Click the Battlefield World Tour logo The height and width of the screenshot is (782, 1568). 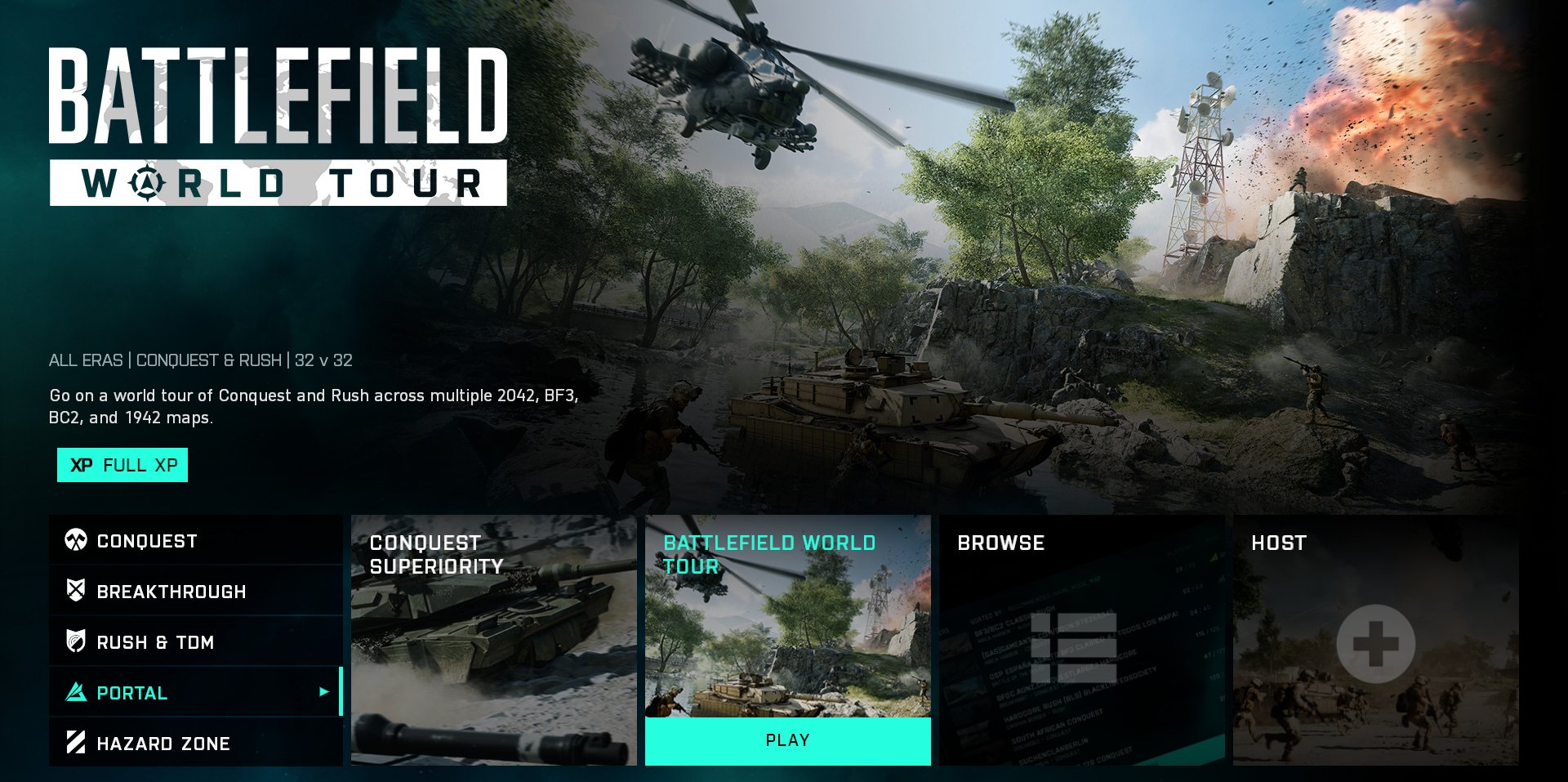(x=278, y=123)
